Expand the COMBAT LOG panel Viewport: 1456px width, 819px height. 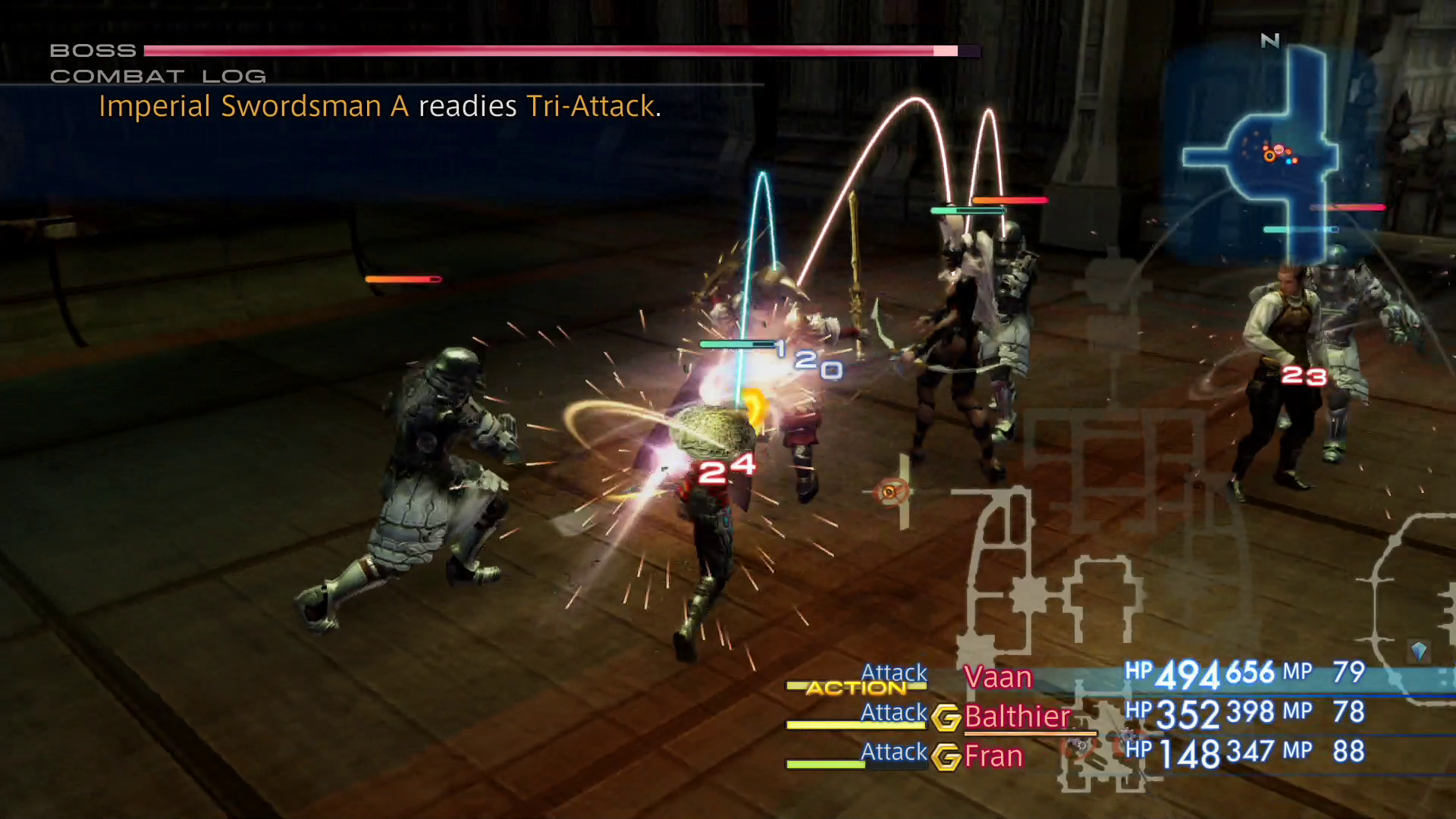pos(158,75)
